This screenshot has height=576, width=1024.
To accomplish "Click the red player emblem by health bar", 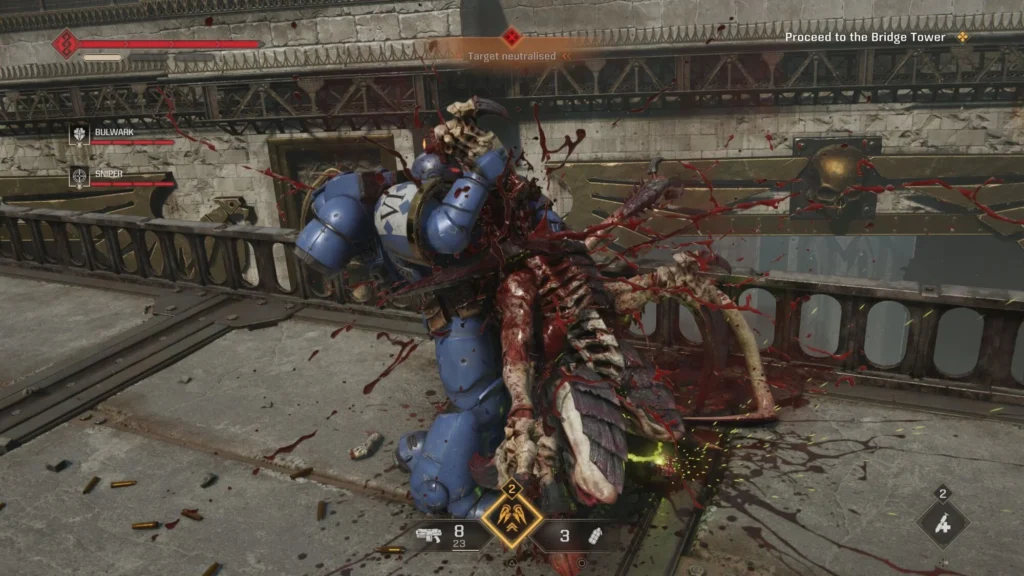I will (x=66, y=44).
